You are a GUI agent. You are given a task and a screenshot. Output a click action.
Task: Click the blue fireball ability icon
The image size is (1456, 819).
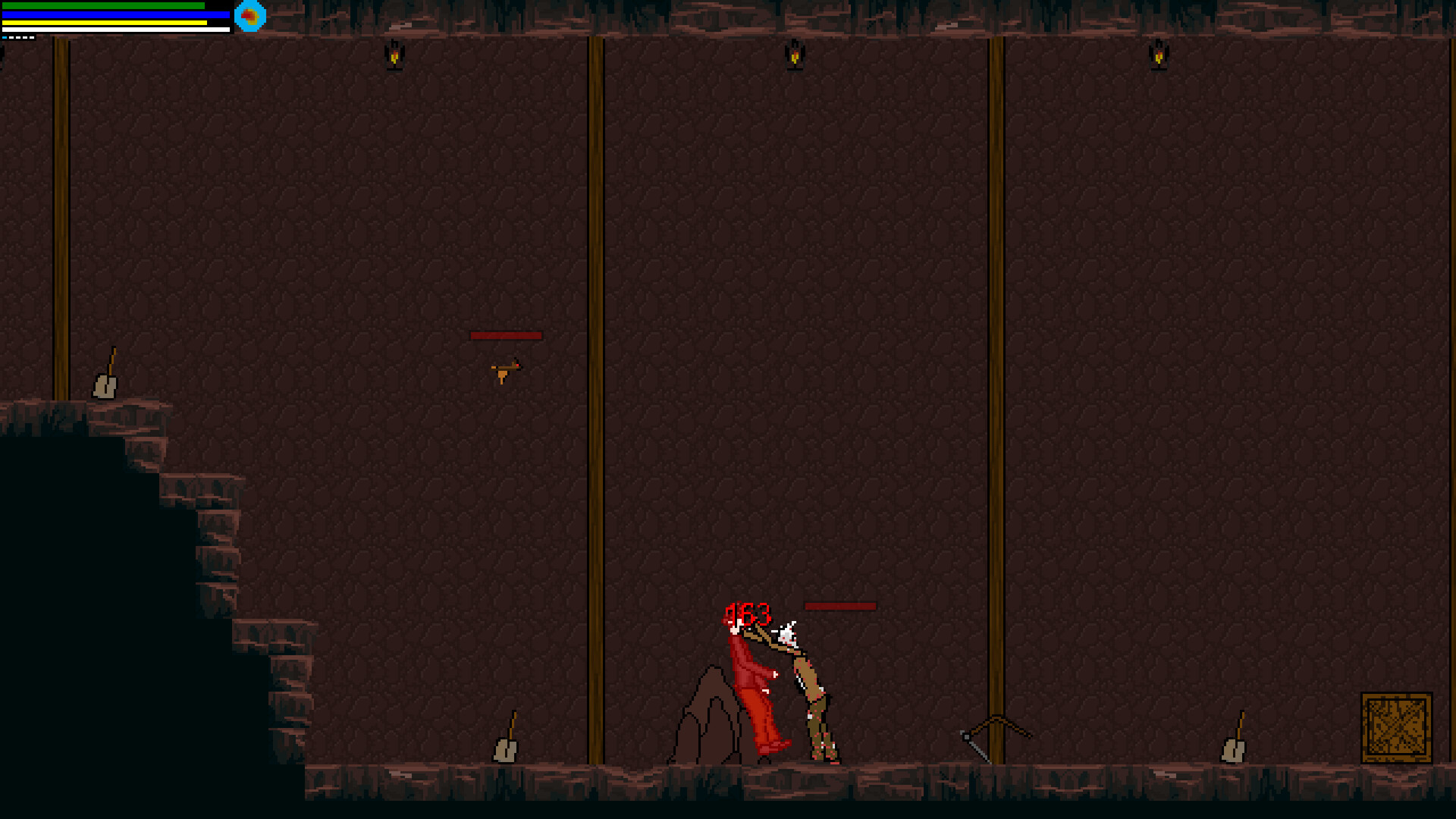[249, 17]
